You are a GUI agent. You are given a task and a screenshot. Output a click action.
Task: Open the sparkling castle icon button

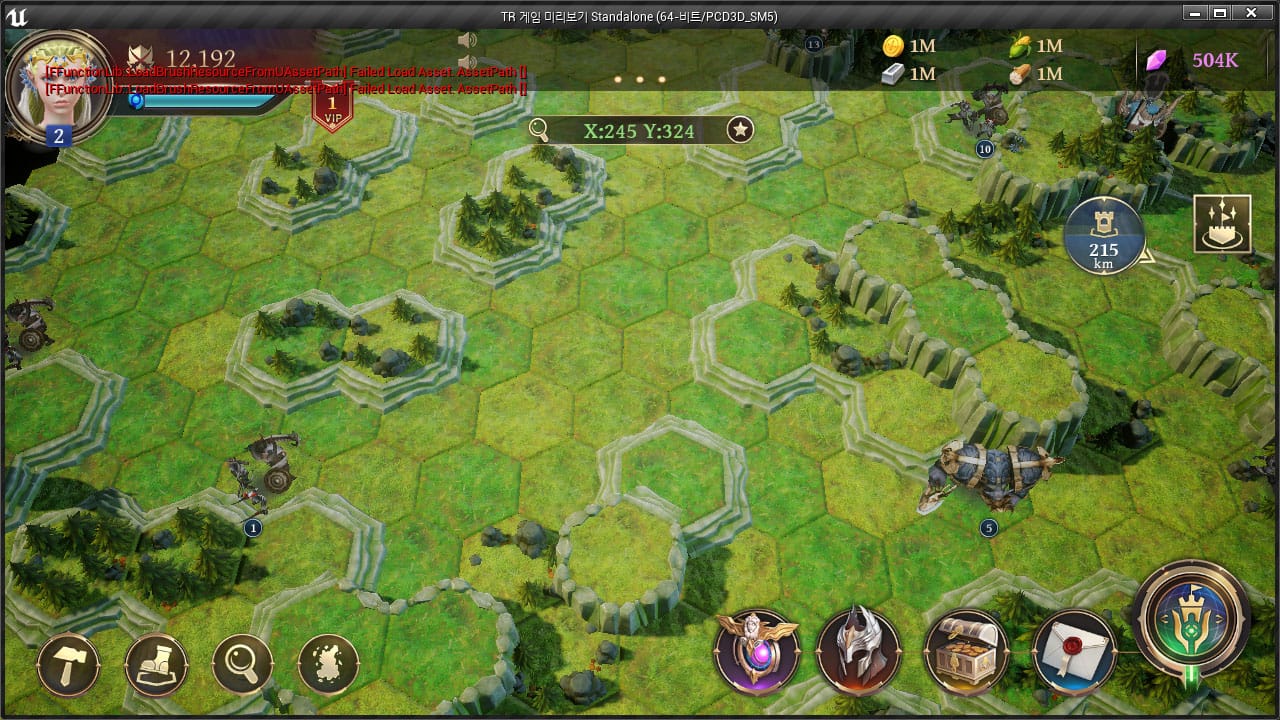[x=1222, y=224]
